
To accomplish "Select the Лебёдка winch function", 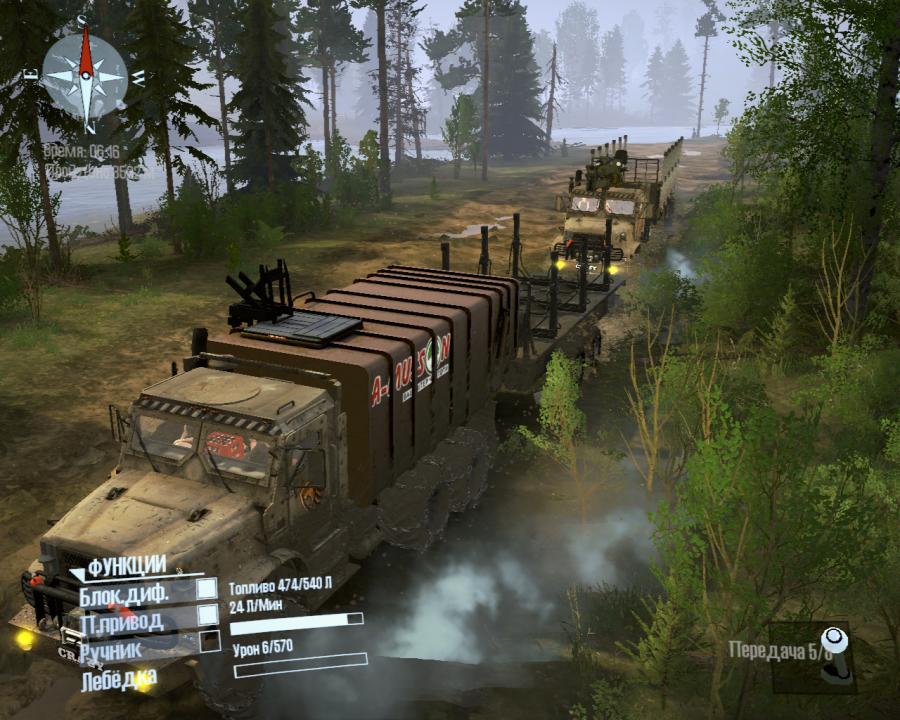I will click(x=119, y=679).
